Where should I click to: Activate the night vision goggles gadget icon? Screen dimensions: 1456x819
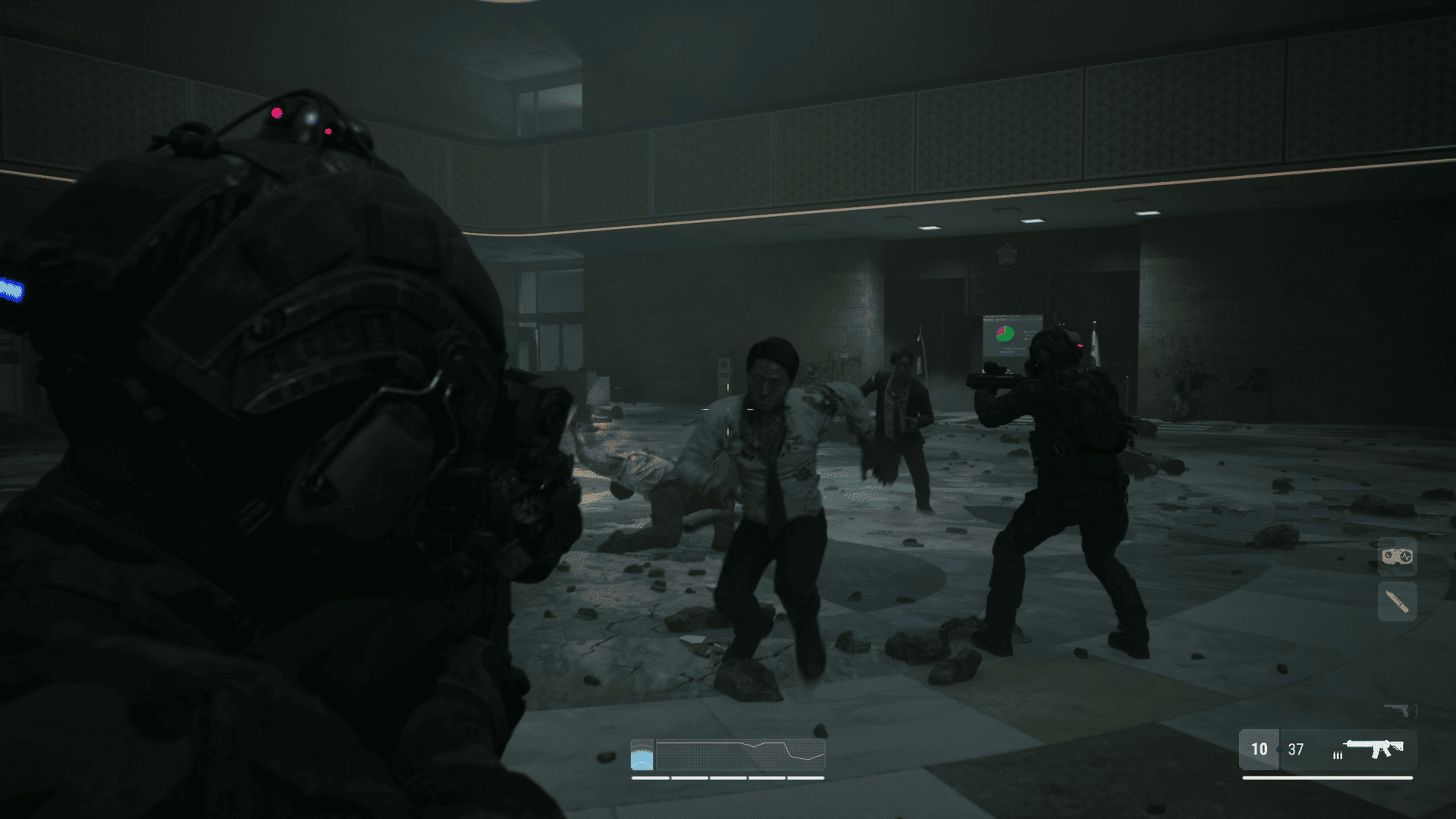click(x=1397, y=557)
